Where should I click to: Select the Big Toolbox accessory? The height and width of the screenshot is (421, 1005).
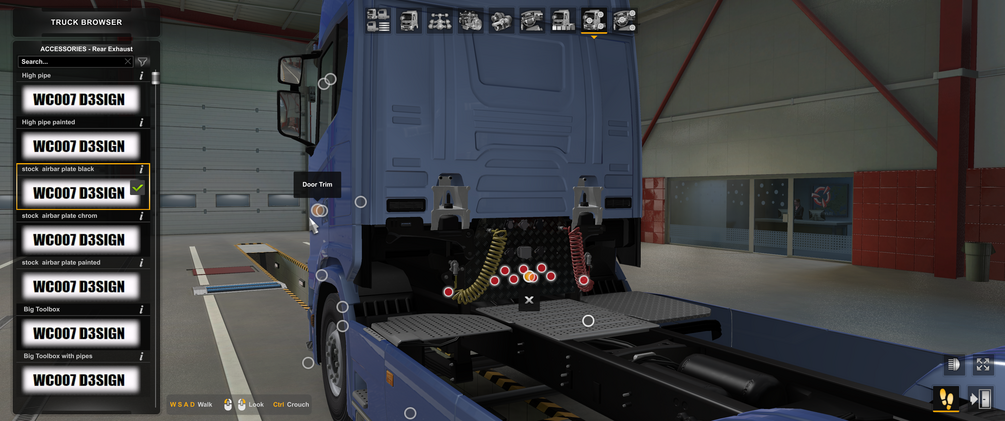[79, 333]
